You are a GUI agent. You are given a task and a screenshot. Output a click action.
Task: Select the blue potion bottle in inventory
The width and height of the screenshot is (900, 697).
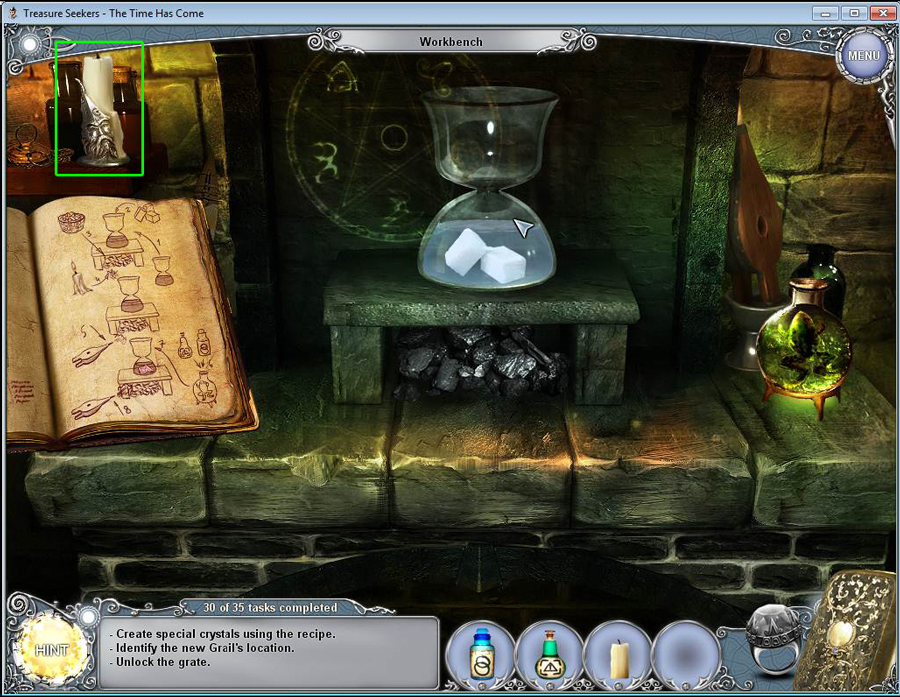[483, 655]
